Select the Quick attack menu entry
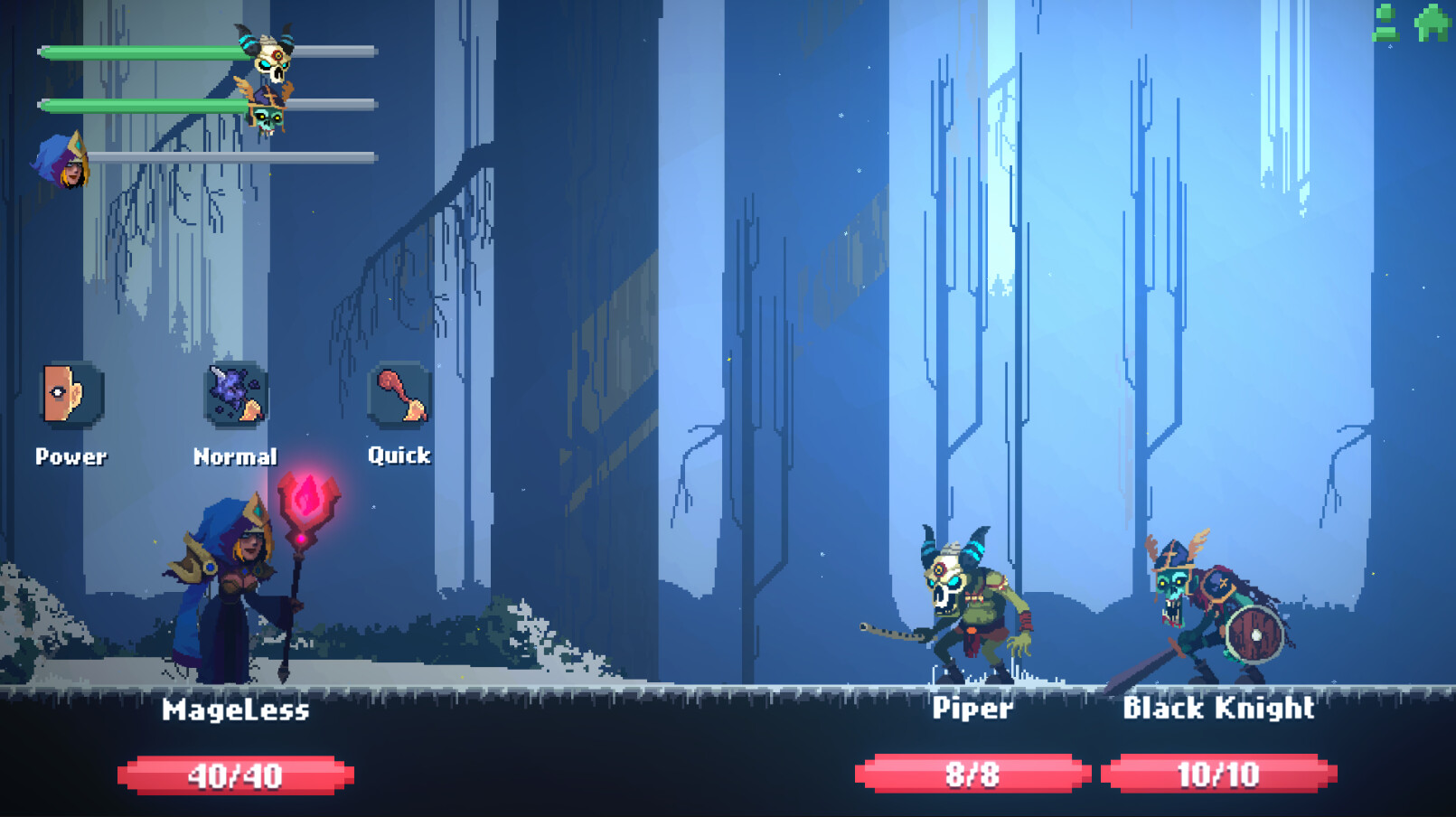 (398, 455)
